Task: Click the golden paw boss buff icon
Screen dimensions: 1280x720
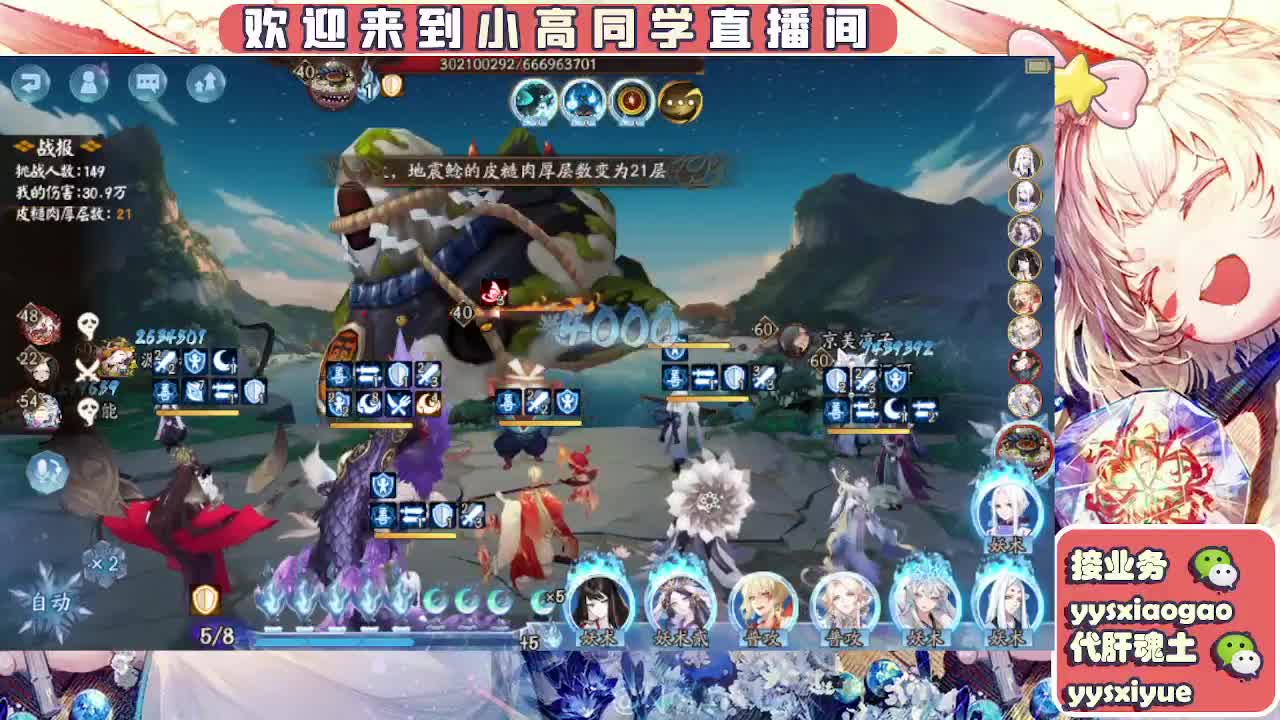Action: (x=683, y=100)
